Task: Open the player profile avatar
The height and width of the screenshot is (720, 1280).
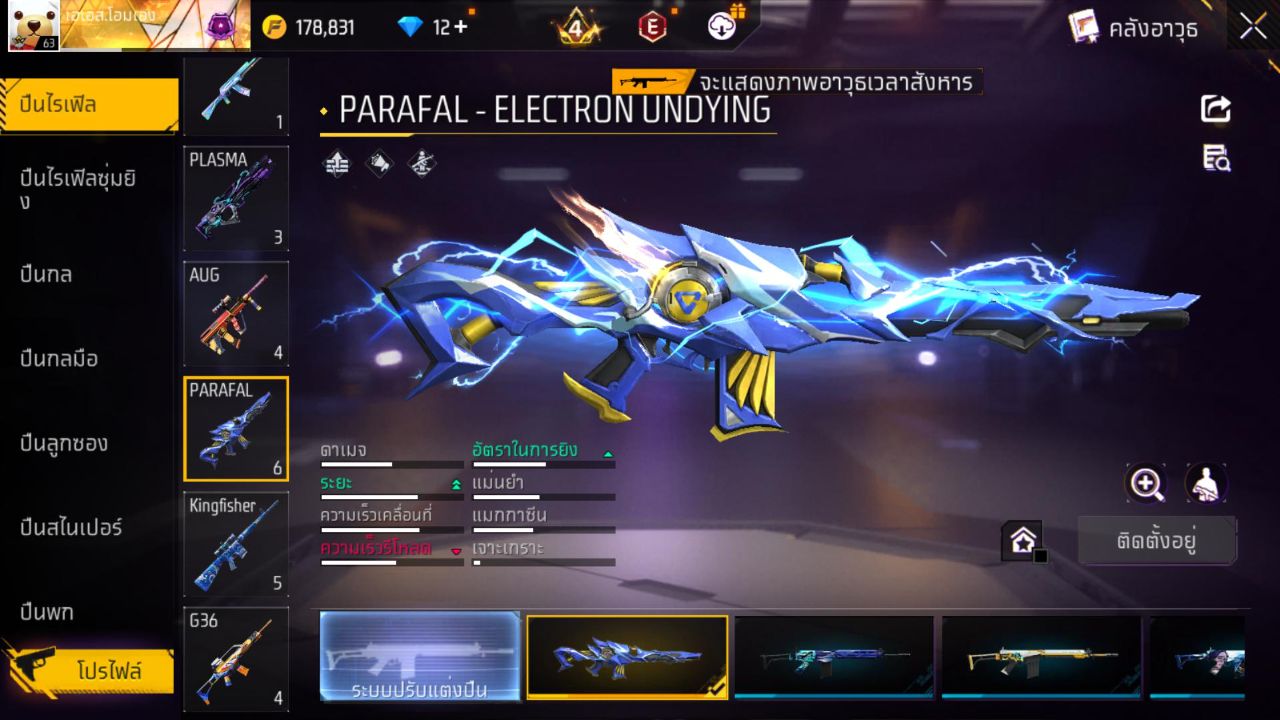Action: [34, 26]
